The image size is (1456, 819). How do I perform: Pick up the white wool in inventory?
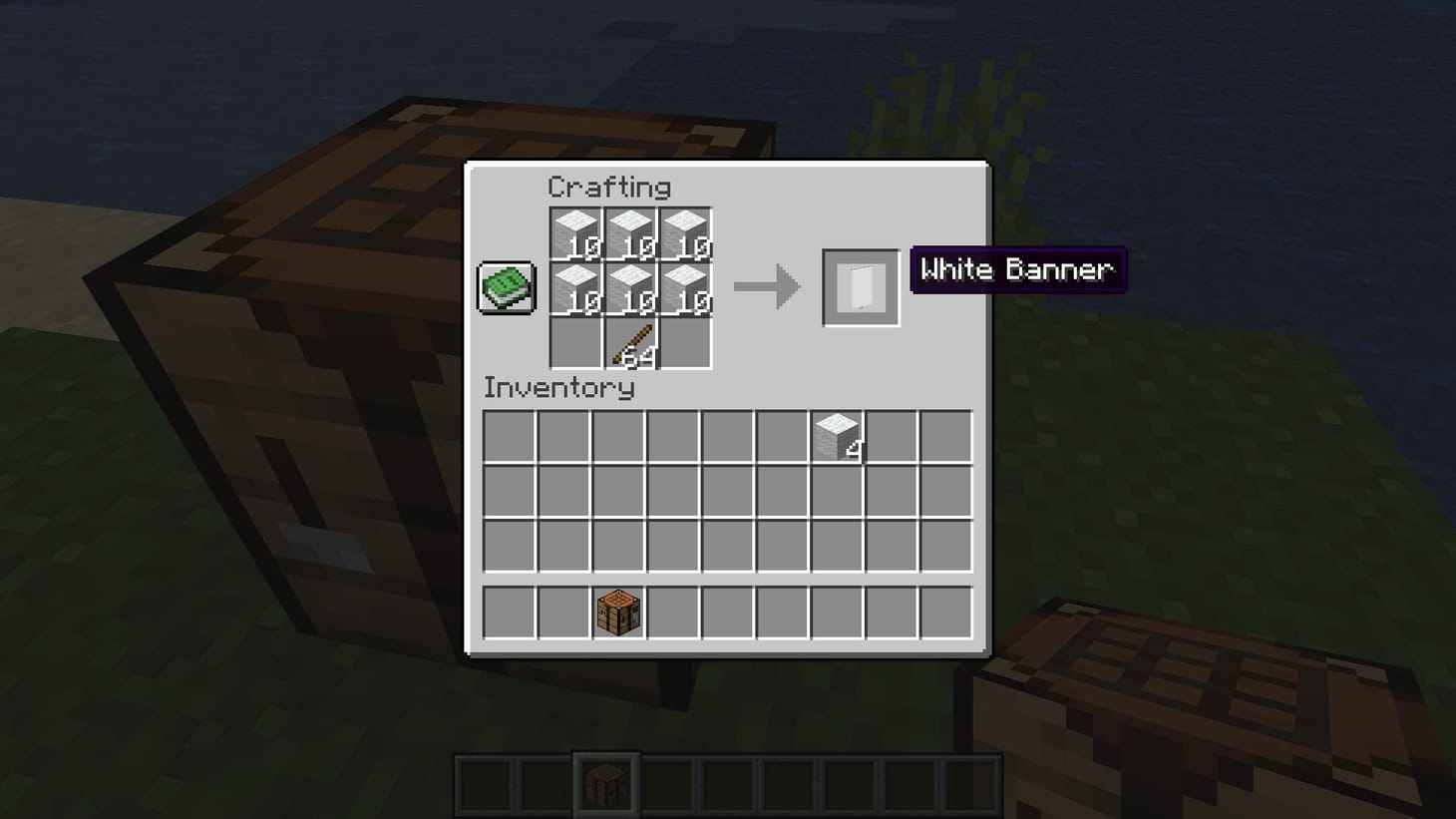(838, 437)
